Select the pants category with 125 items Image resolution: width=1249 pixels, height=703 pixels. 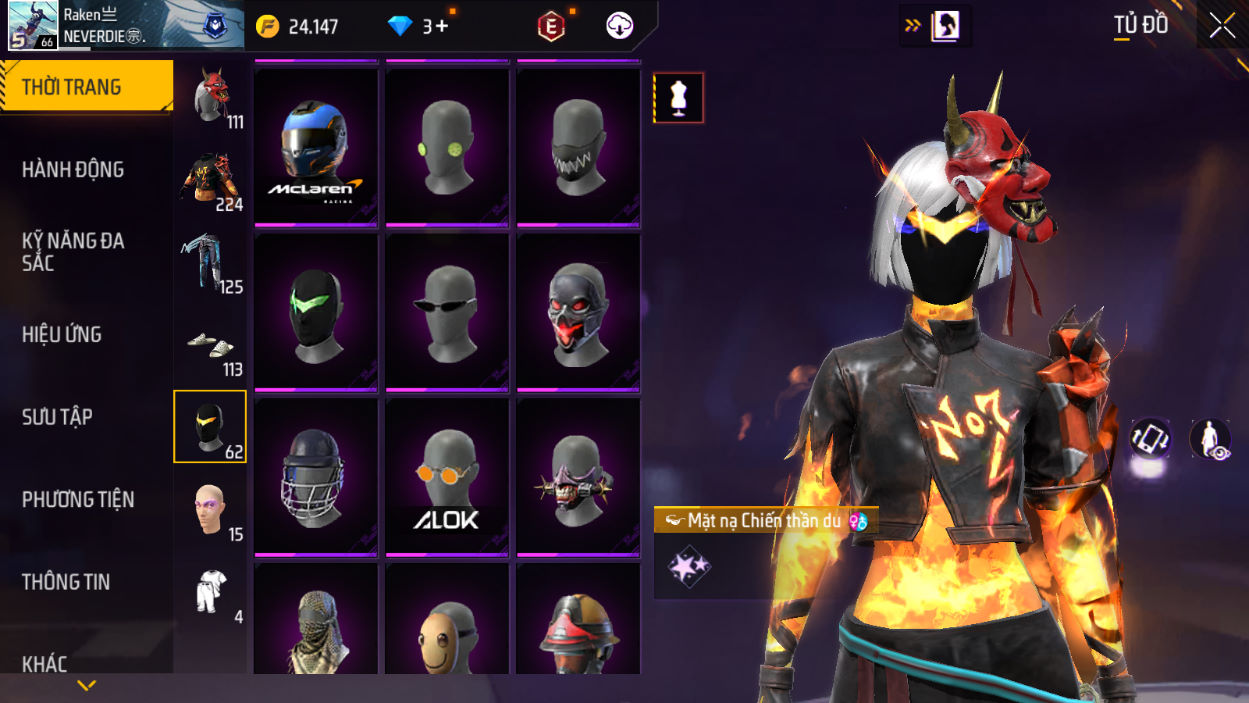pos(210,262)
